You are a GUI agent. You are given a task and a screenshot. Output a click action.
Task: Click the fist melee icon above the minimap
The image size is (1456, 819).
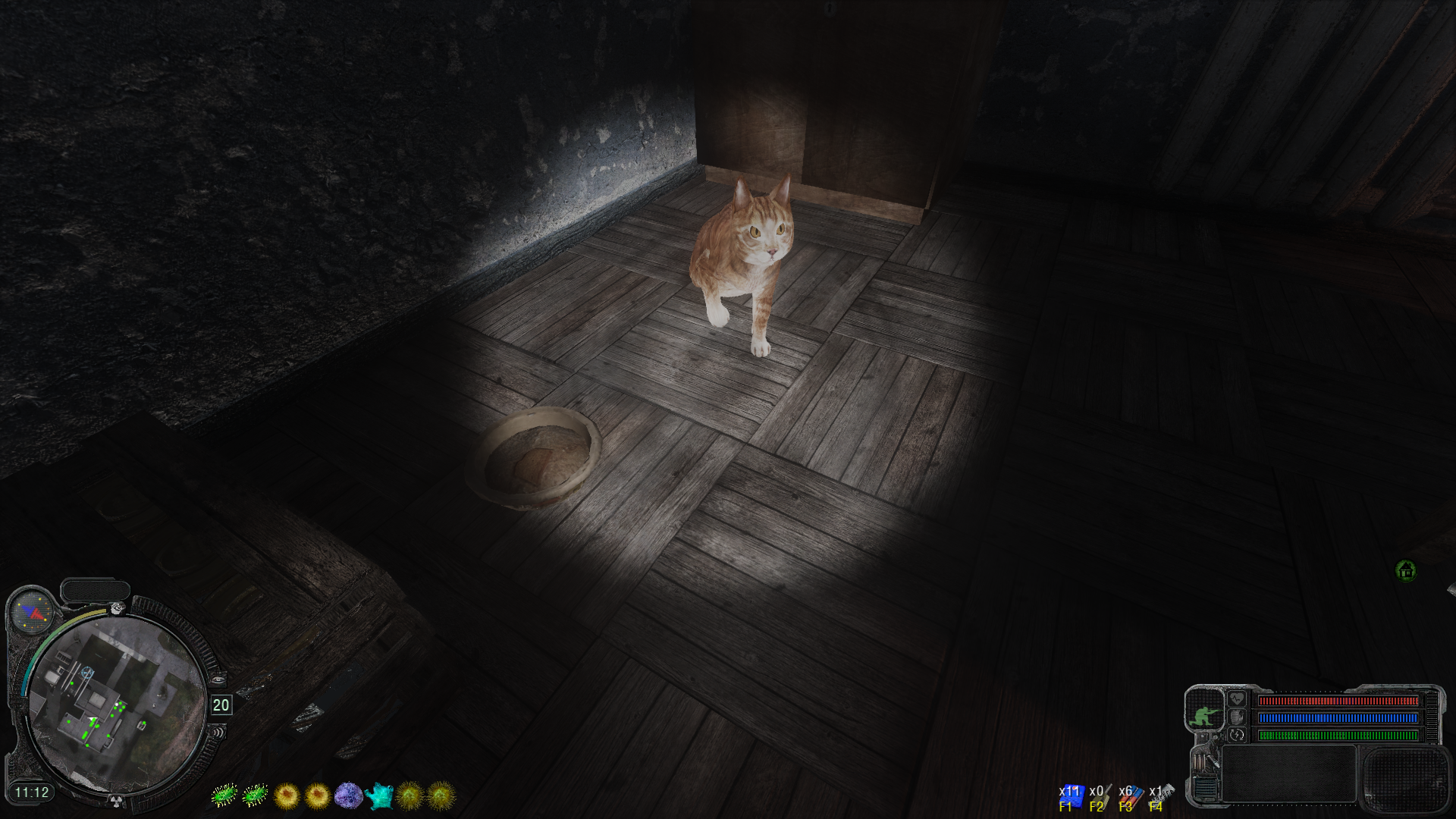tap(116, 607)
